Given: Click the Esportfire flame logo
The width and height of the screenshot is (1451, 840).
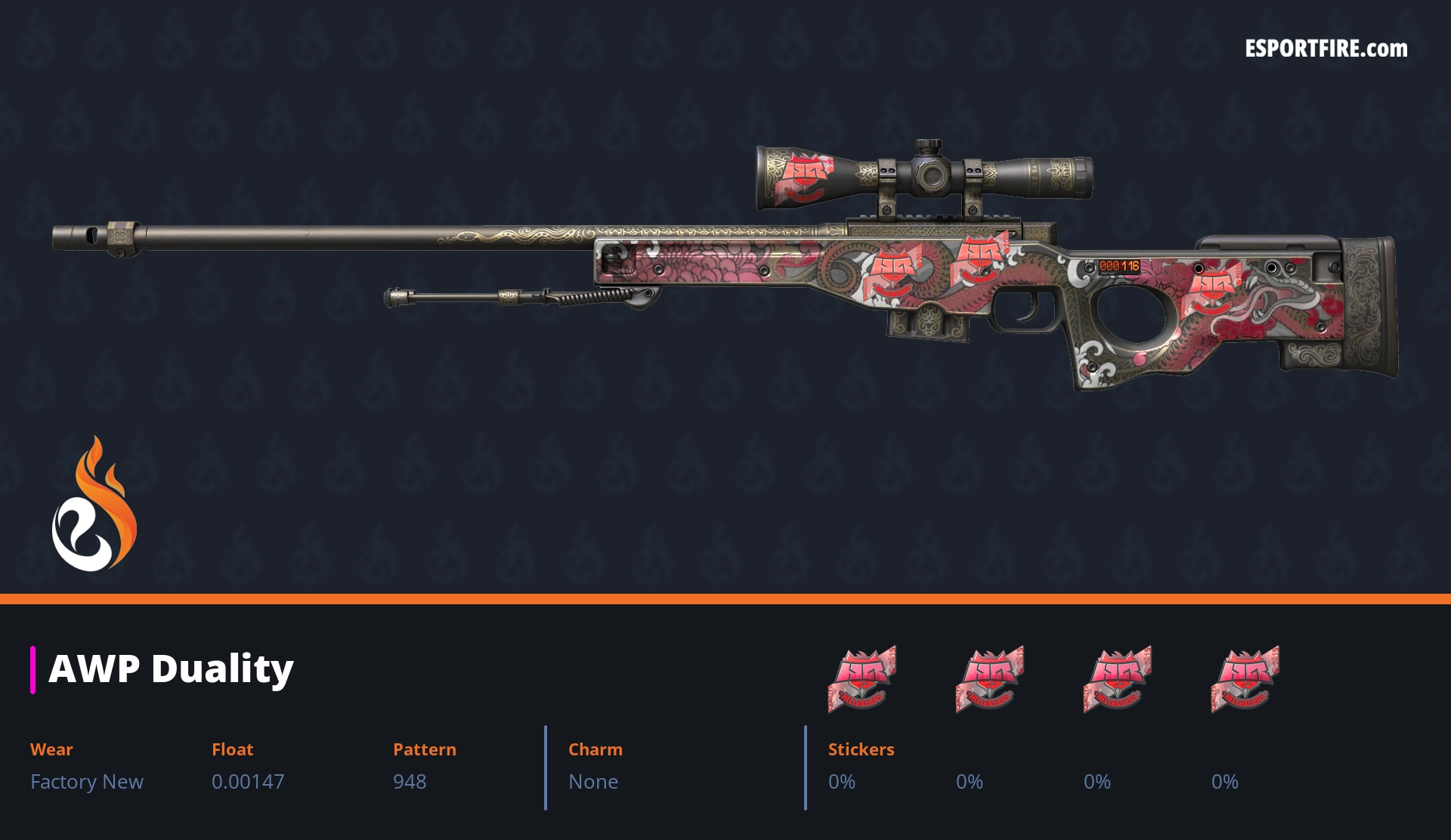Looking at the screenshot, I should pos(94,505).
